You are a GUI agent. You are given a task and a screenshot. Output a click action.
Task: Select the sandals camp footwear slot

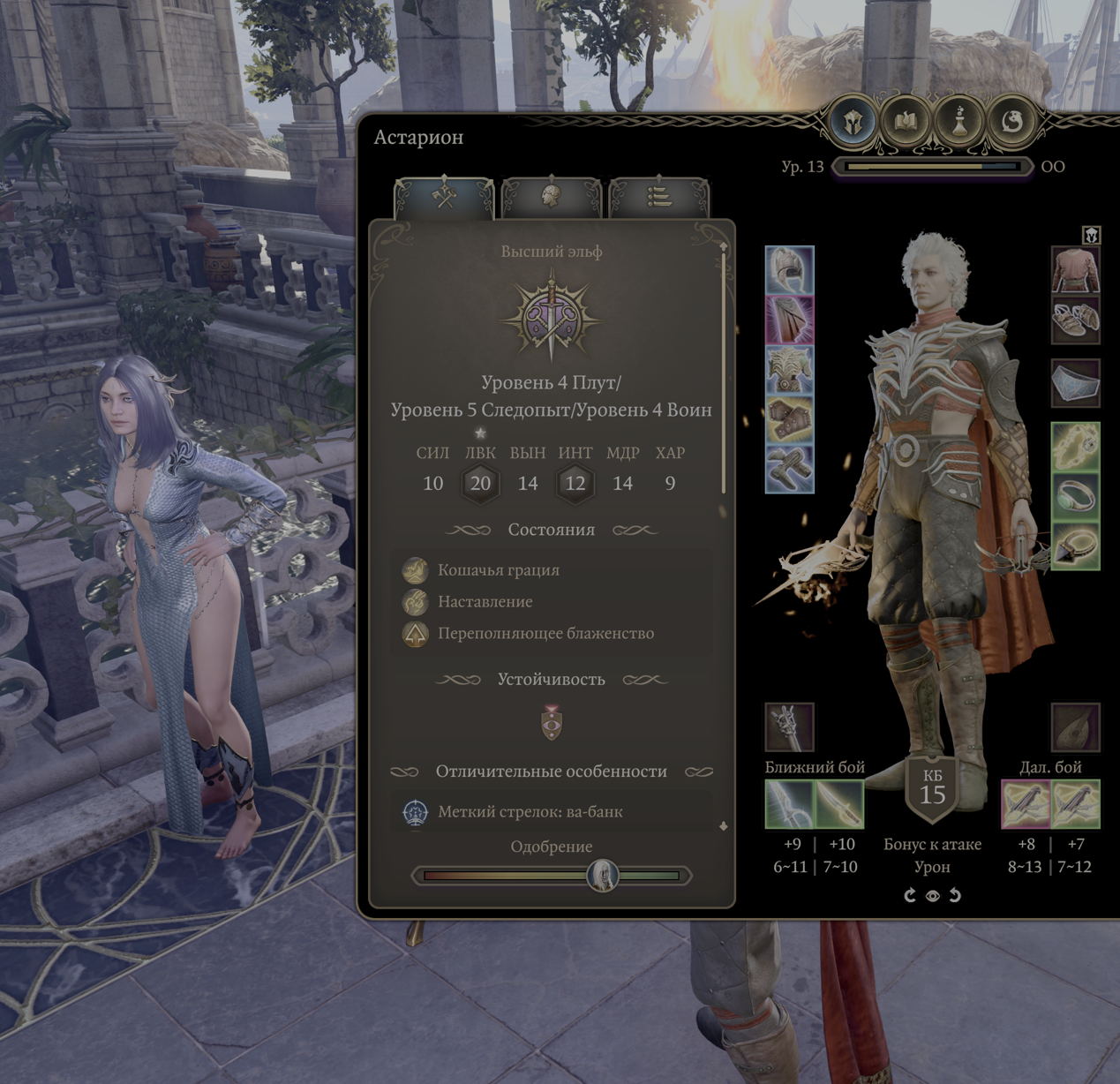click(1075, 320)
